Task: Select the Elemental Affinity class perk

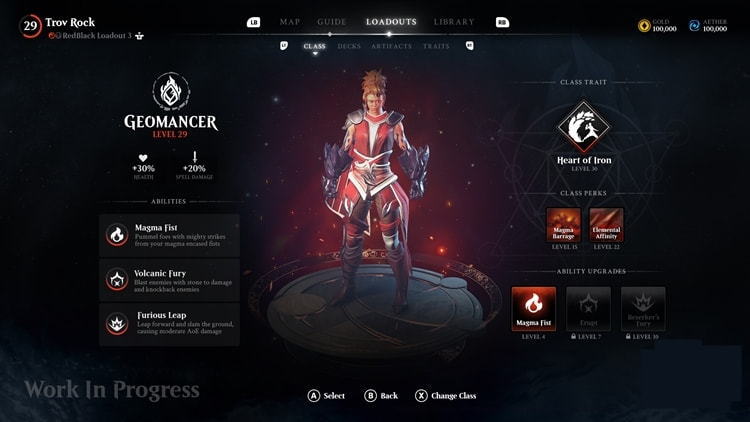Action: (x=607, y=224)
